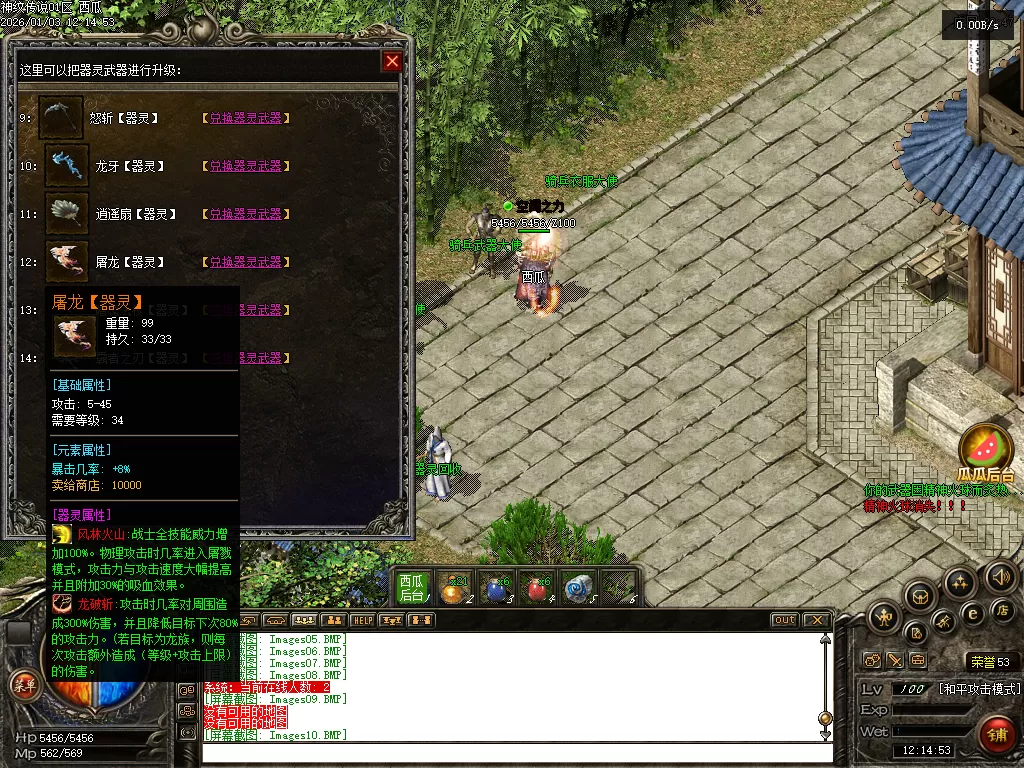Use the orange potion in hotbar slot 2
The height and width of the screenshot is (768, 1024).
tap(455, 588)
